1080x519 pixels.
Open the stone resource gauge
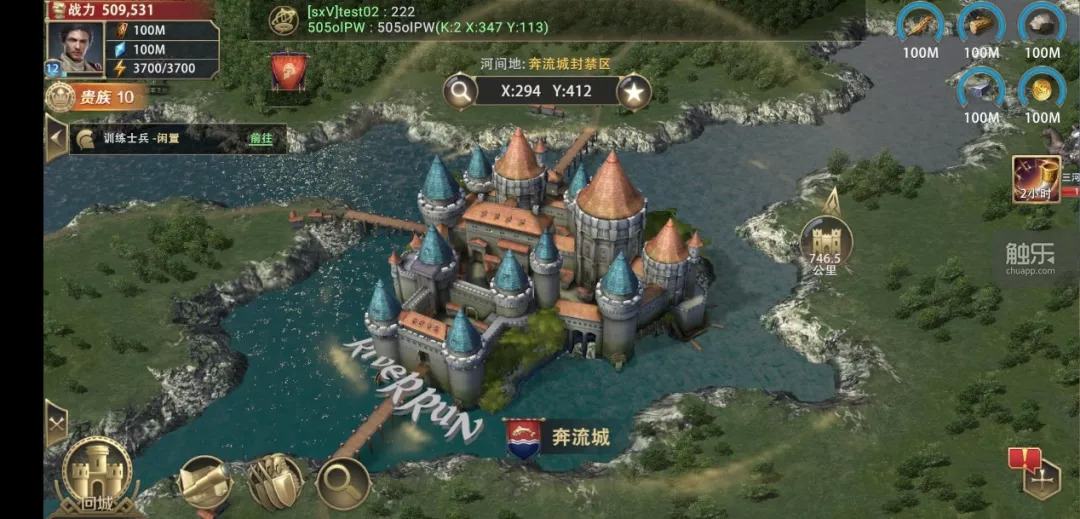pos(1042,26)
